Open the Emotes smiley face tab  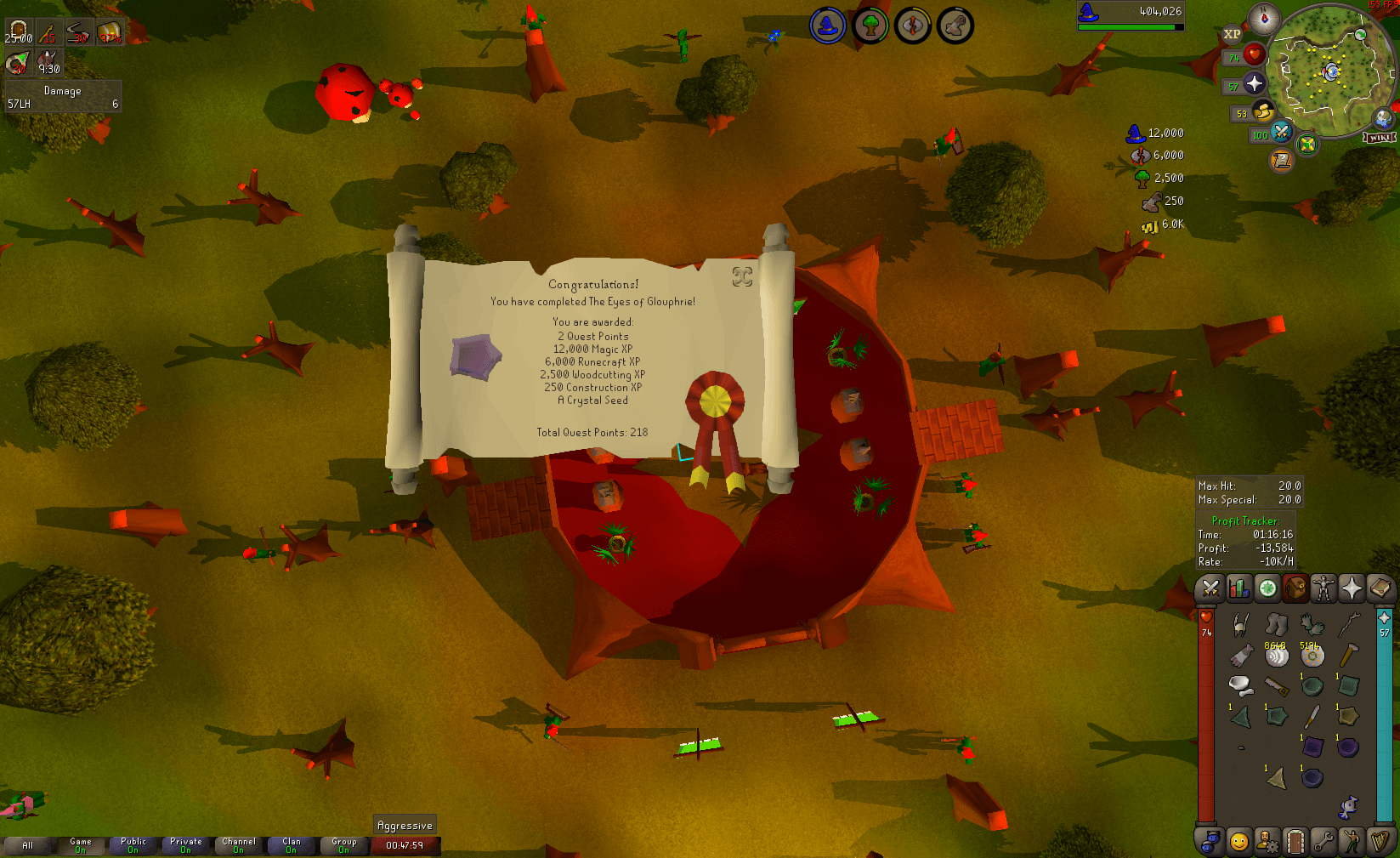pyautogui.click(x=1239, y=843)
